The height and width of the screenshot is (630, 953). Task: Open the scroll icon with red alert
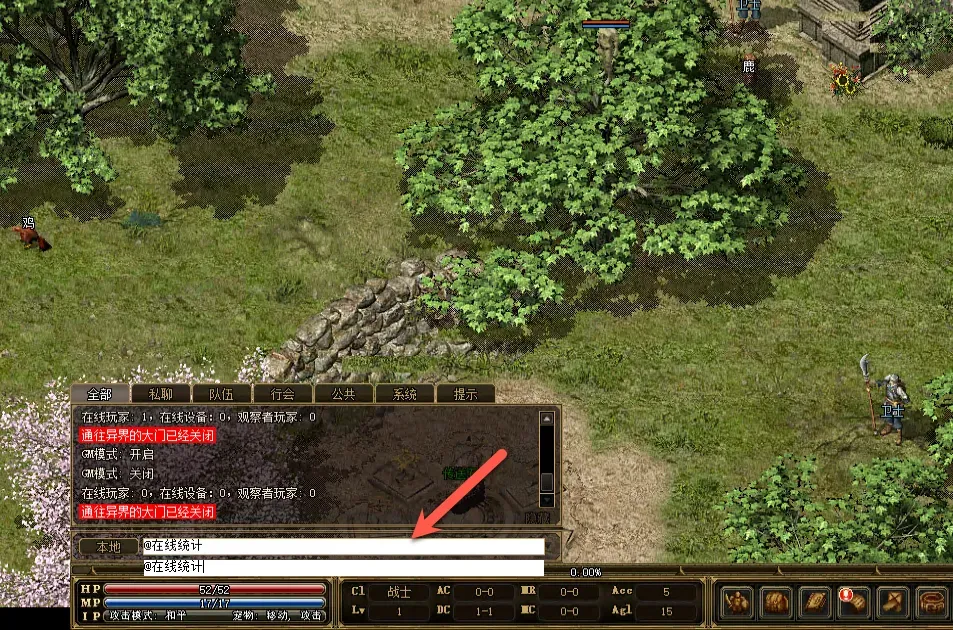(x=853, y=602)
